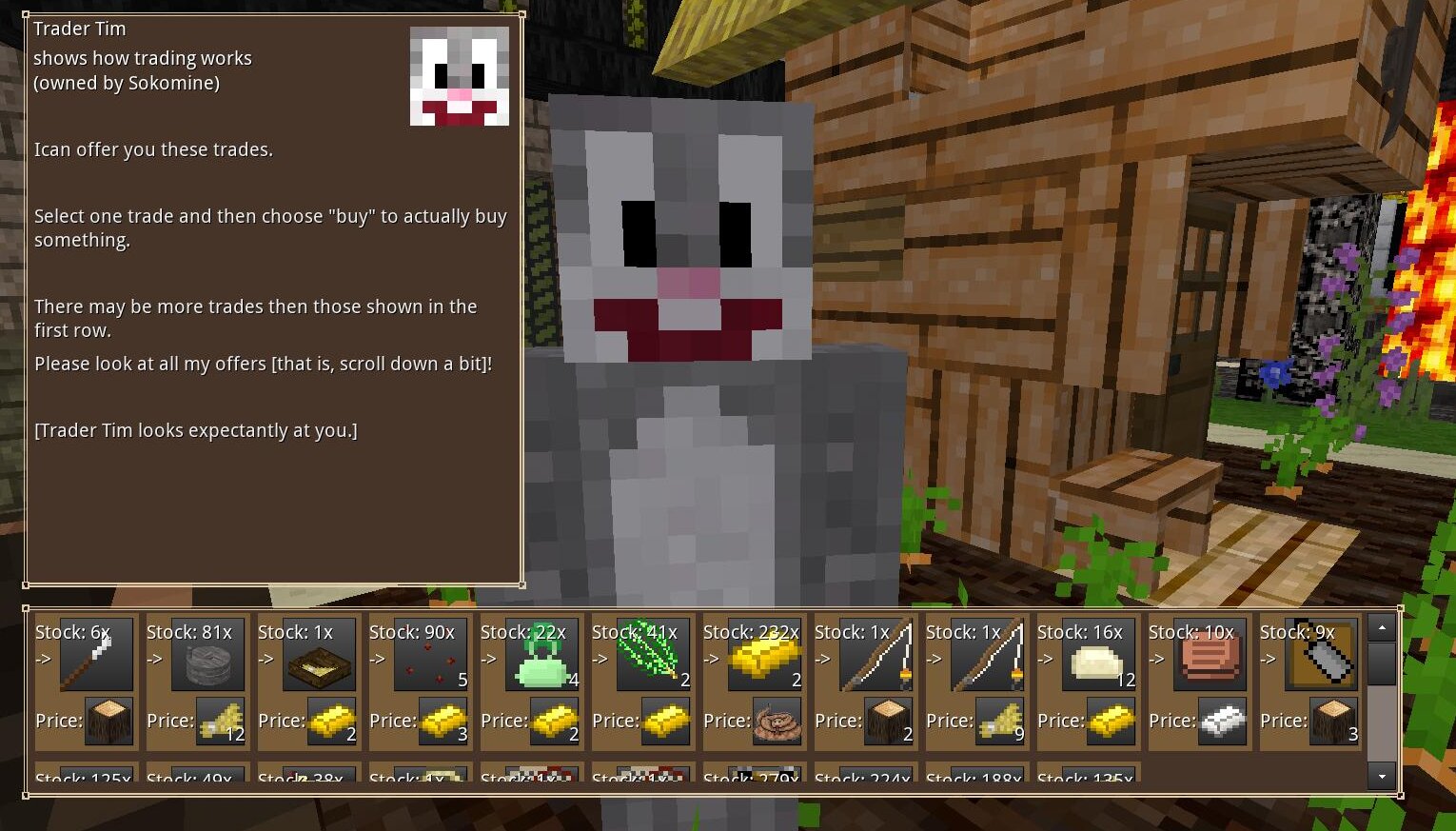The image size is (1456, 831).
Task: Choose the fishing rod trade priced in wheat
Action: 987,655
